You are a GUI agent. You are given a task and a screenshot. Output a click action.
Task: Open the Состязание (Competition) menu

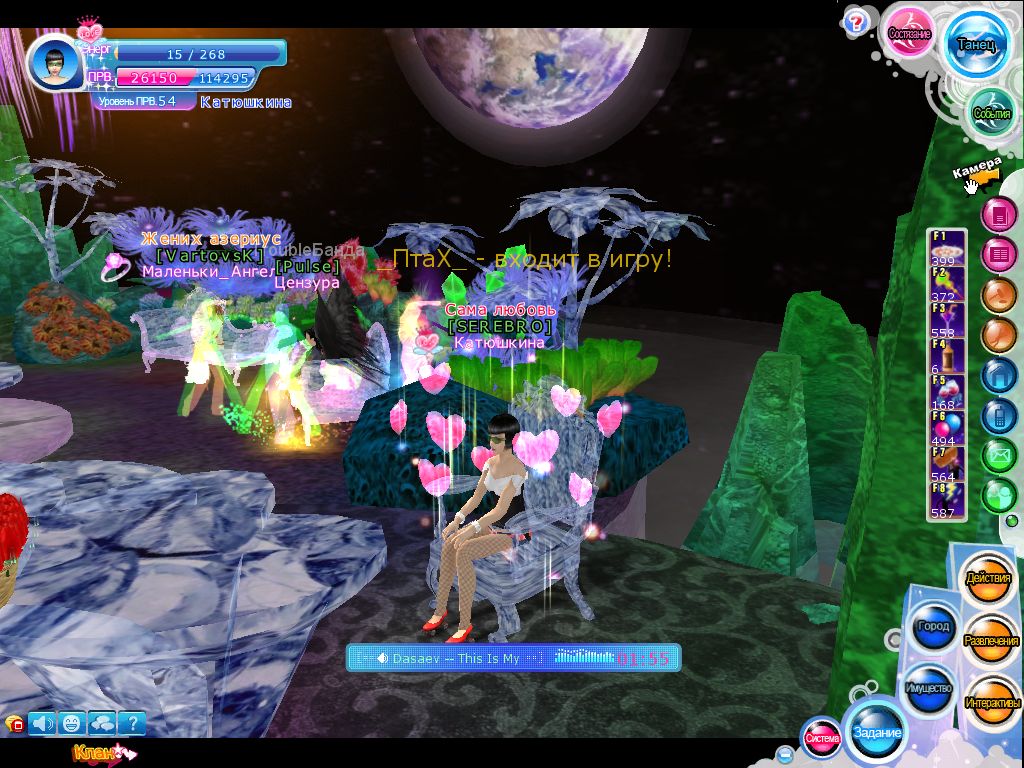909,34
